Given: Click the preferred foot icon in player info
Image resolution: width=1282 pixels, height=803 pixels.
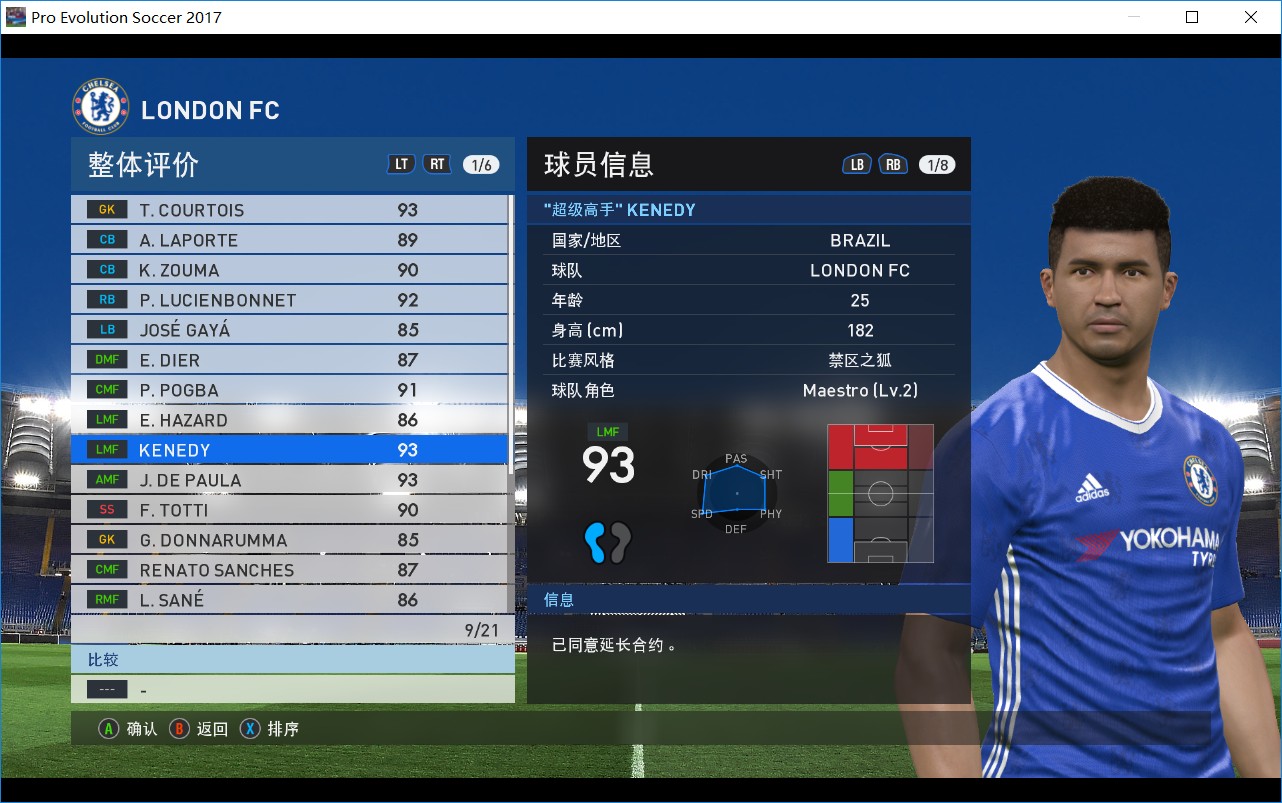Looking at the screenshot, I should point(607,541).
